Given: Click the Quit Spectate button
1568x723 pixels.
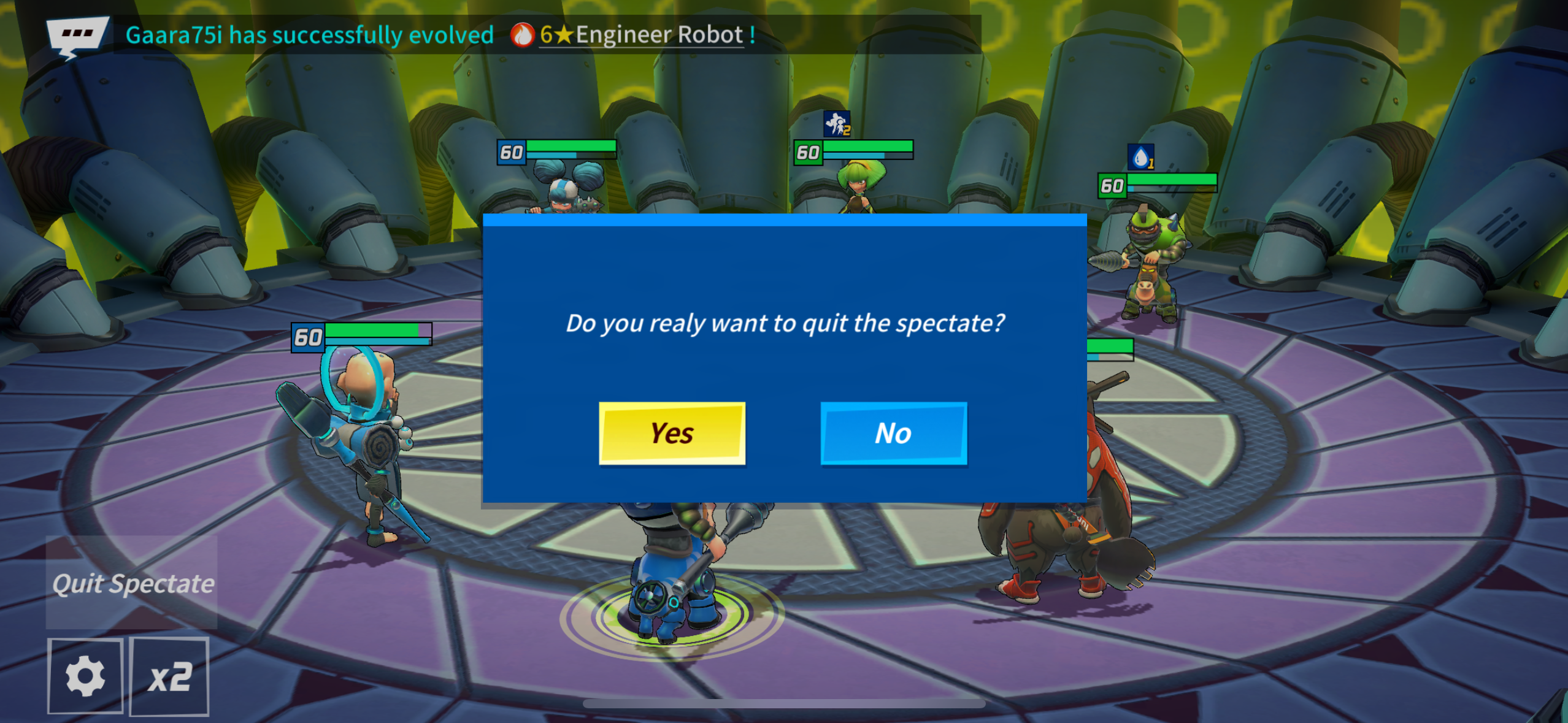Looking at the screenshot, I should [133, 583].
